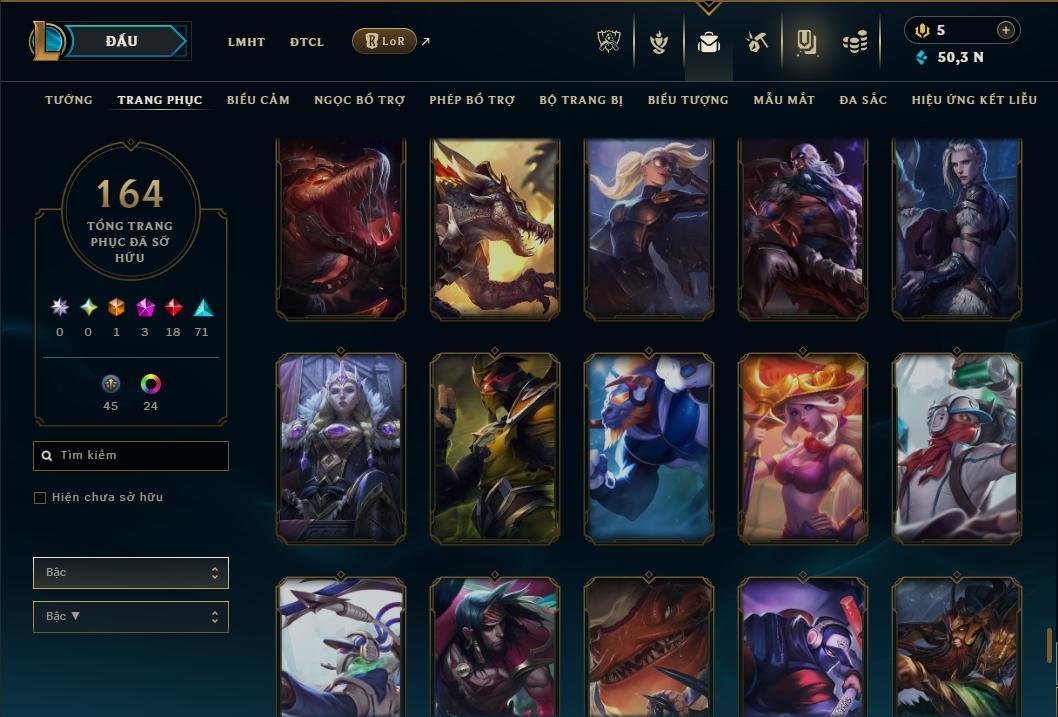Open the BỘ TRANG BỊ tab
The image size is (1058, 717).
pos(581,100)
